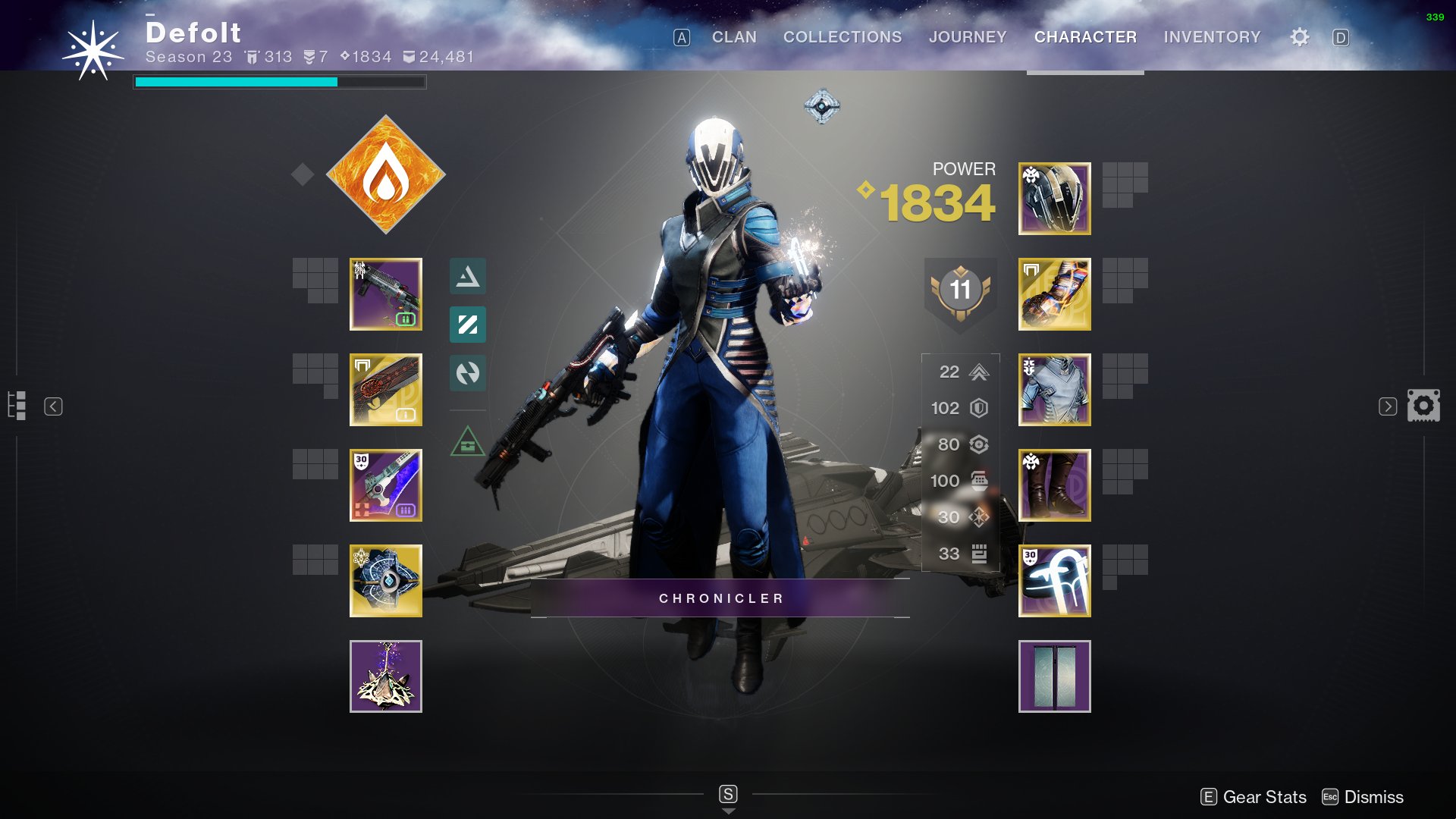Image resolution: width=1456 pixels, height=819 pixels.
Task: Switch to the Collections tab
Action: tap(843, 37)
